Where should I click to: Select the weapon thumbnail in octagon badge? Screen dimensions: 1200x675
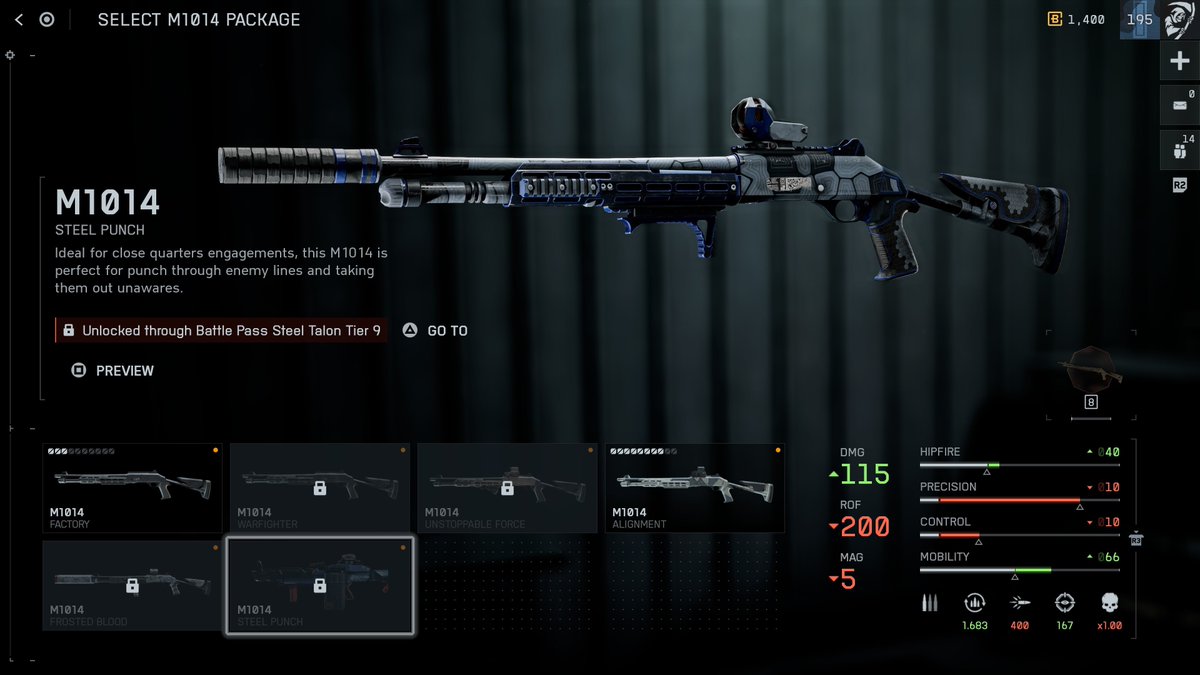coord(1090,372)
